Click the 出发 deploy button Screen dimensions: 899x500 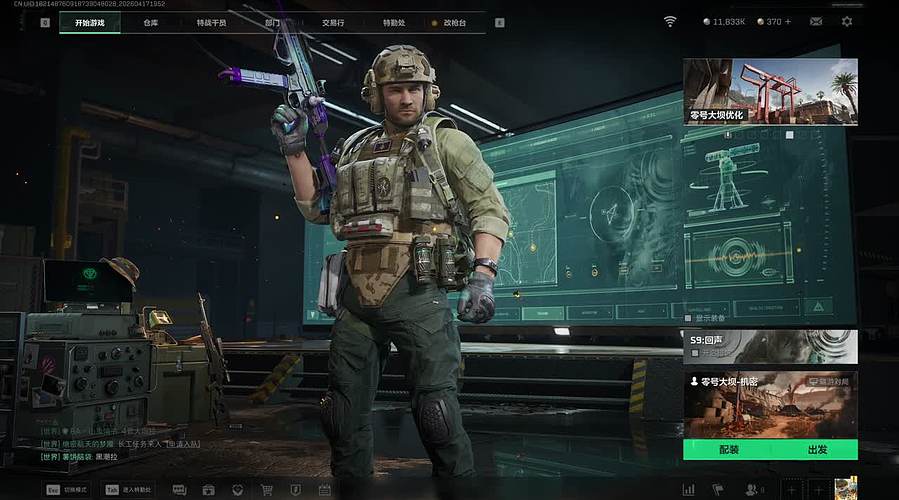coord(816,450)
